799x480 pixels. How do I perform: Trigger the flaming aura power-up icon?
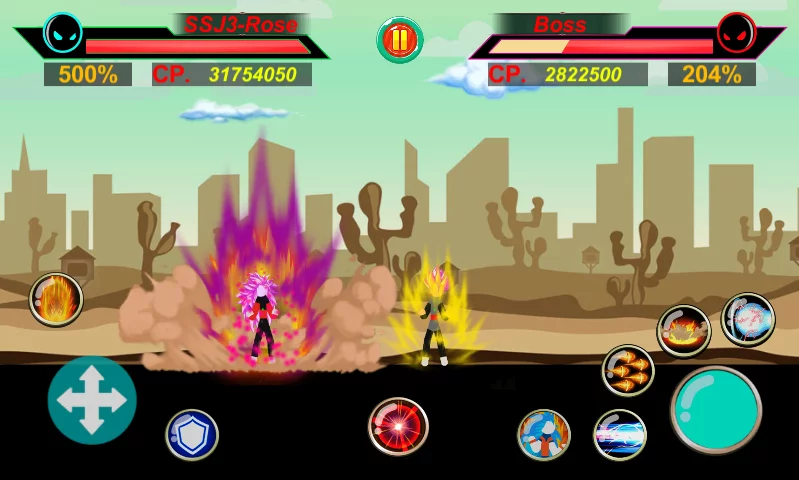(x=56, y=299)
